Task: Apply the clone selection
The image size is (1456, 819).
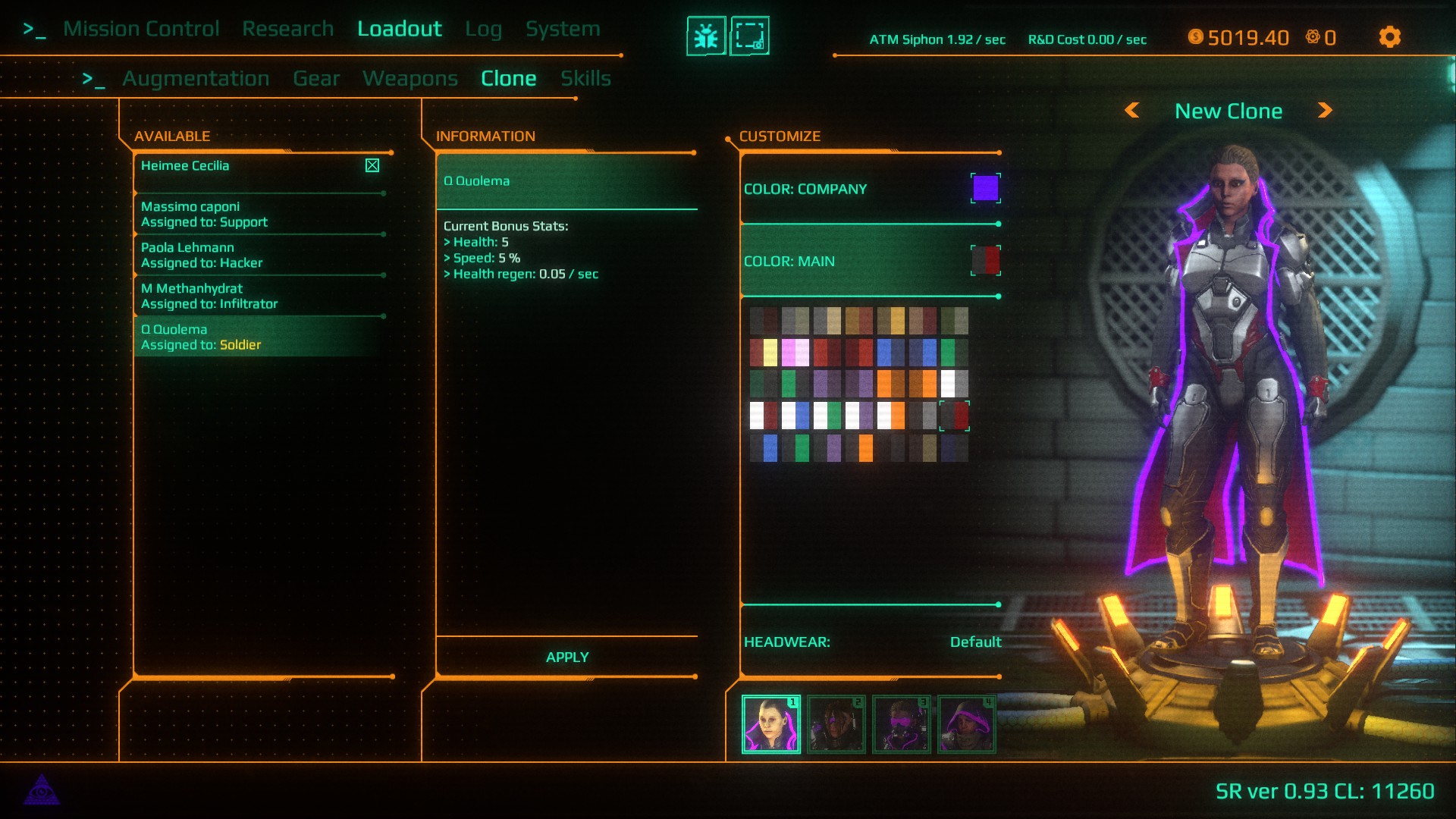Action: pos(566,657)
